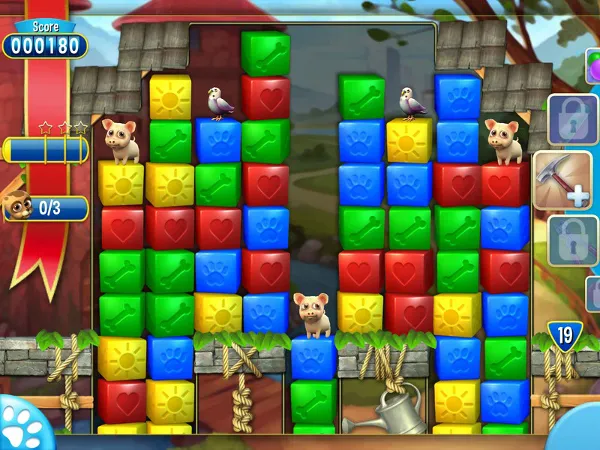Tap the locked booster below the hammer
Viewport: 600px width, 450px height.
pyautogui.click(x=570, y=240)
